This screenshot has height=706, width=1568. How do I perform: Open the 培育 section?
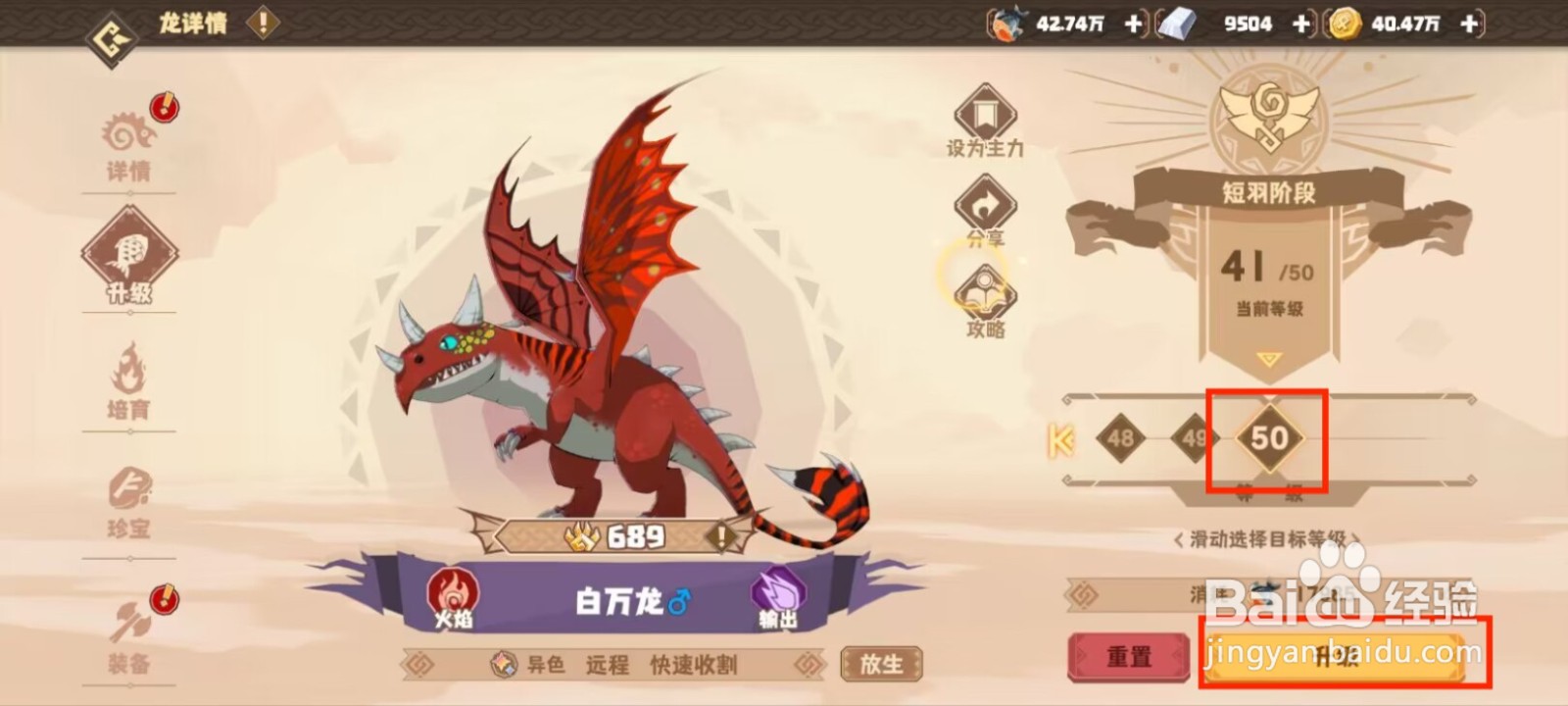coord(128,380)
